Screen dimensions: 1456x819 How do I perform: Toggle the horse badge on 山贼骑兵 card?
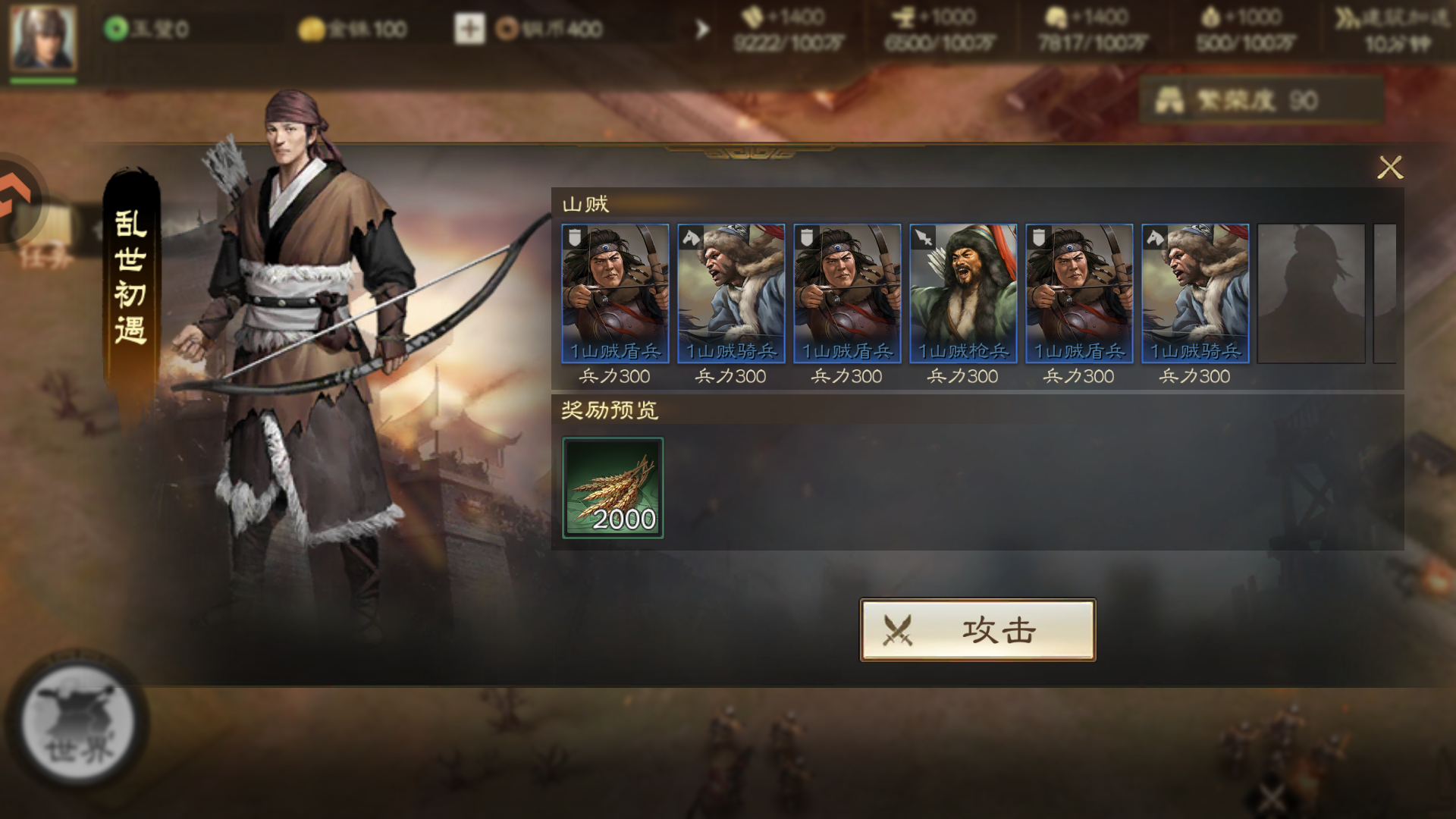691,237
